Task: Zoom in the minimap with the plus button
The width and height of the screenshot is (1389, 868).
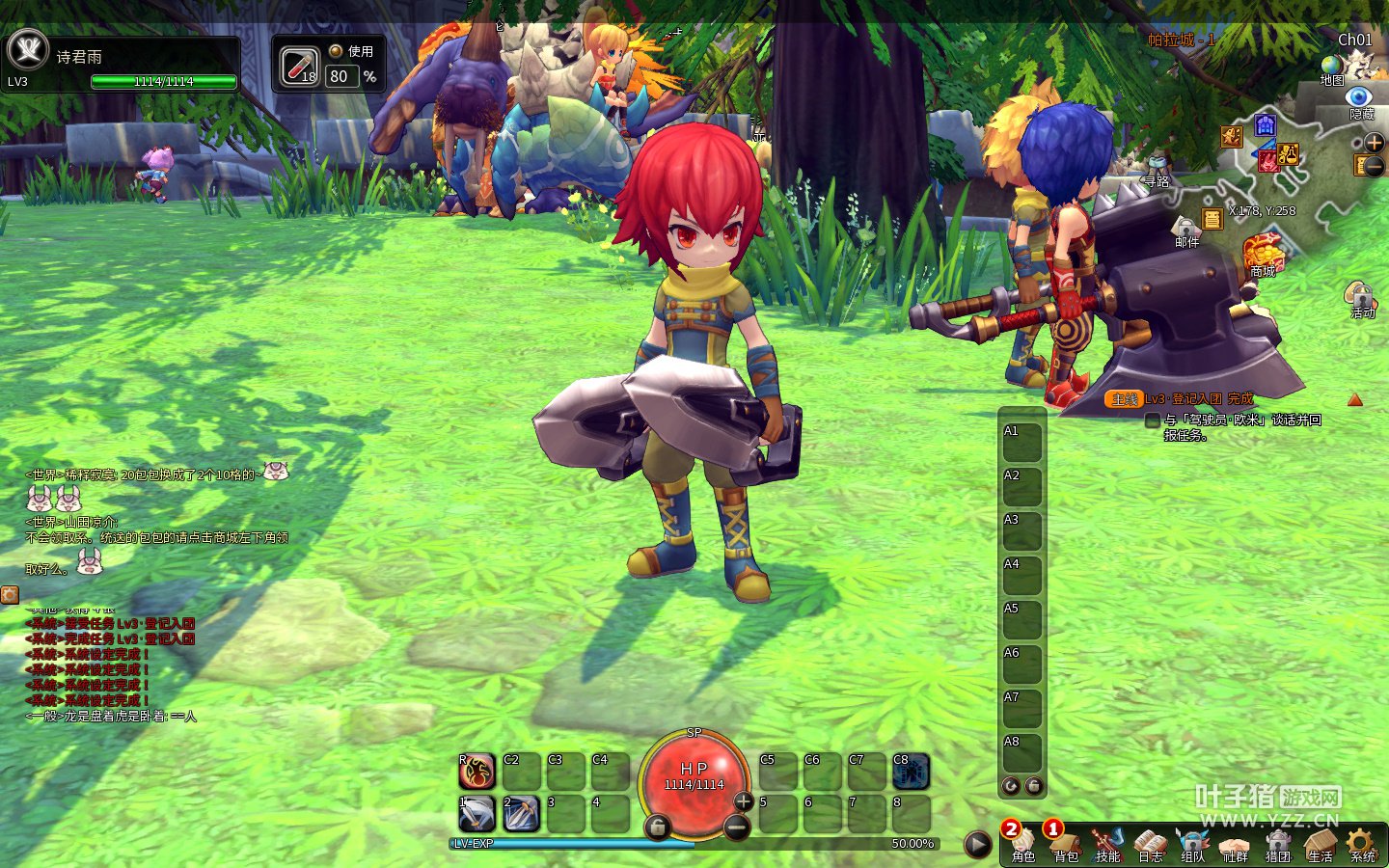Action: click(x=1374, y=143)
